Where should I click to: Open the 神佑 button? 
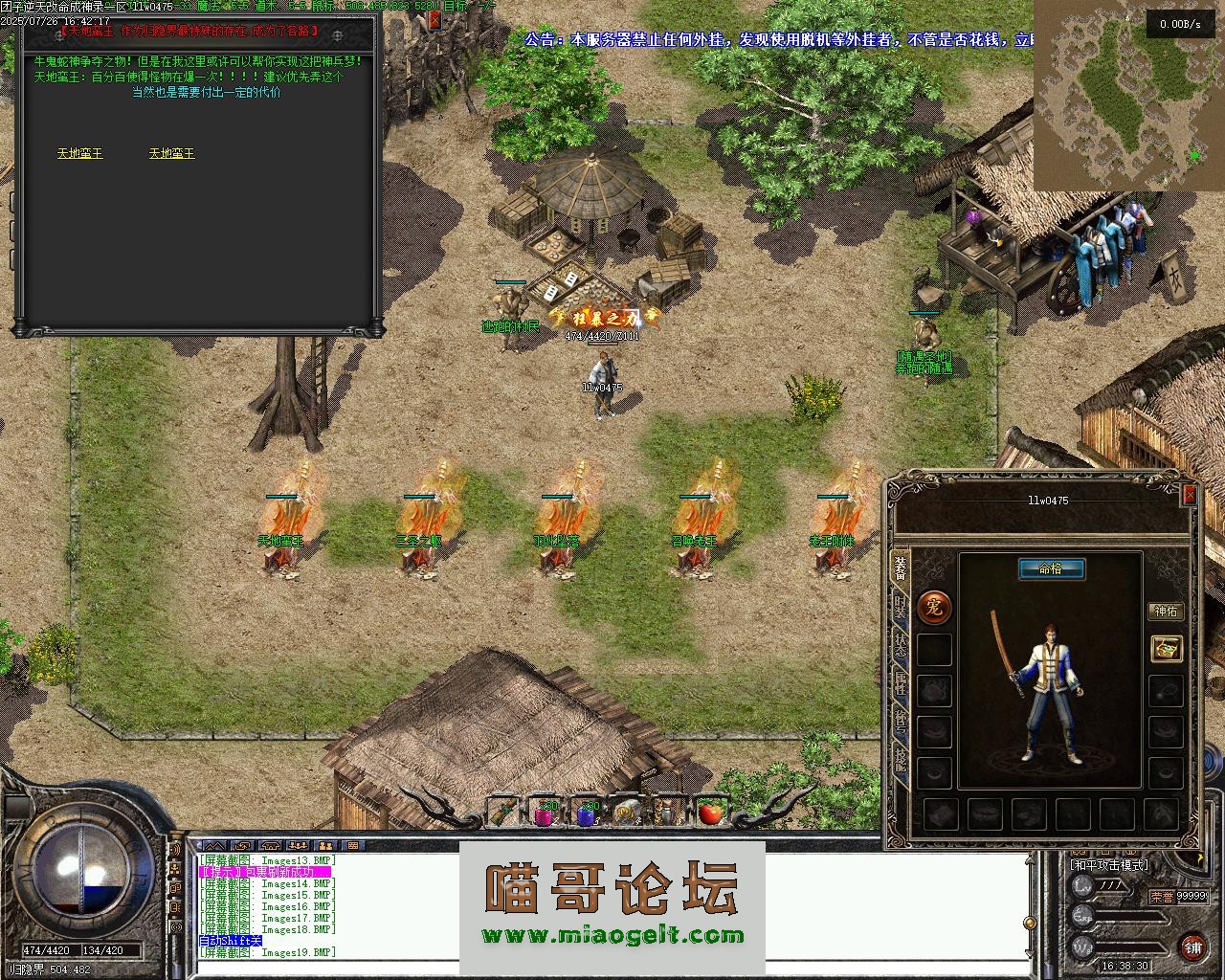1166,611
